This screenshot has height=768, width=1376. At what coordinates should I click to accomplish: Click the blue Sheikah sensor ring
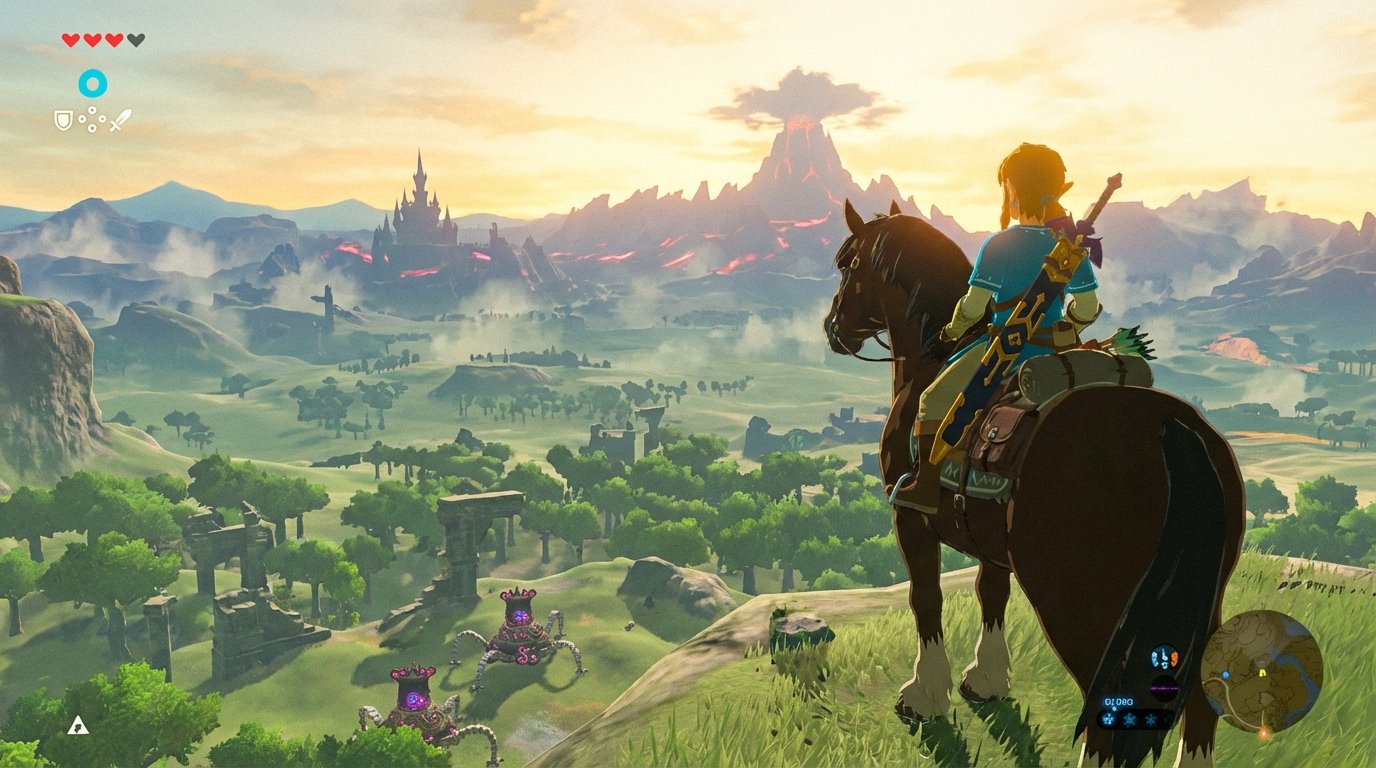pos(92,83)
